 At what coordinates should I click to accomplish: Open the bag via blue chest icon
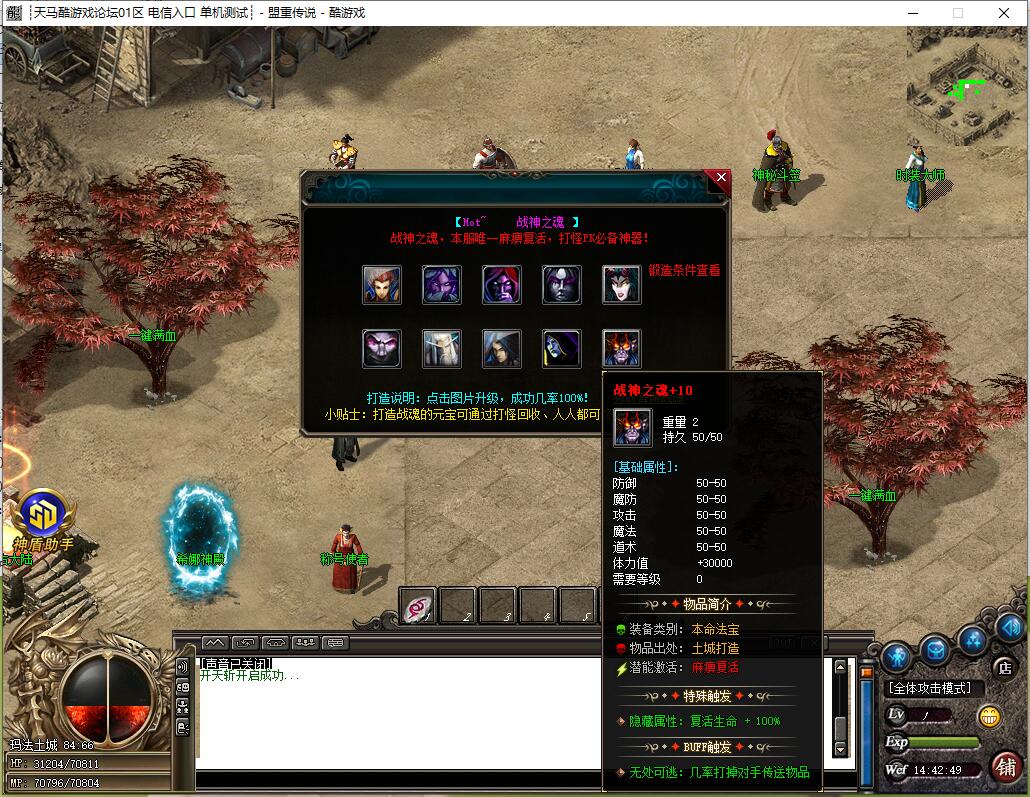tap(935, 649)
